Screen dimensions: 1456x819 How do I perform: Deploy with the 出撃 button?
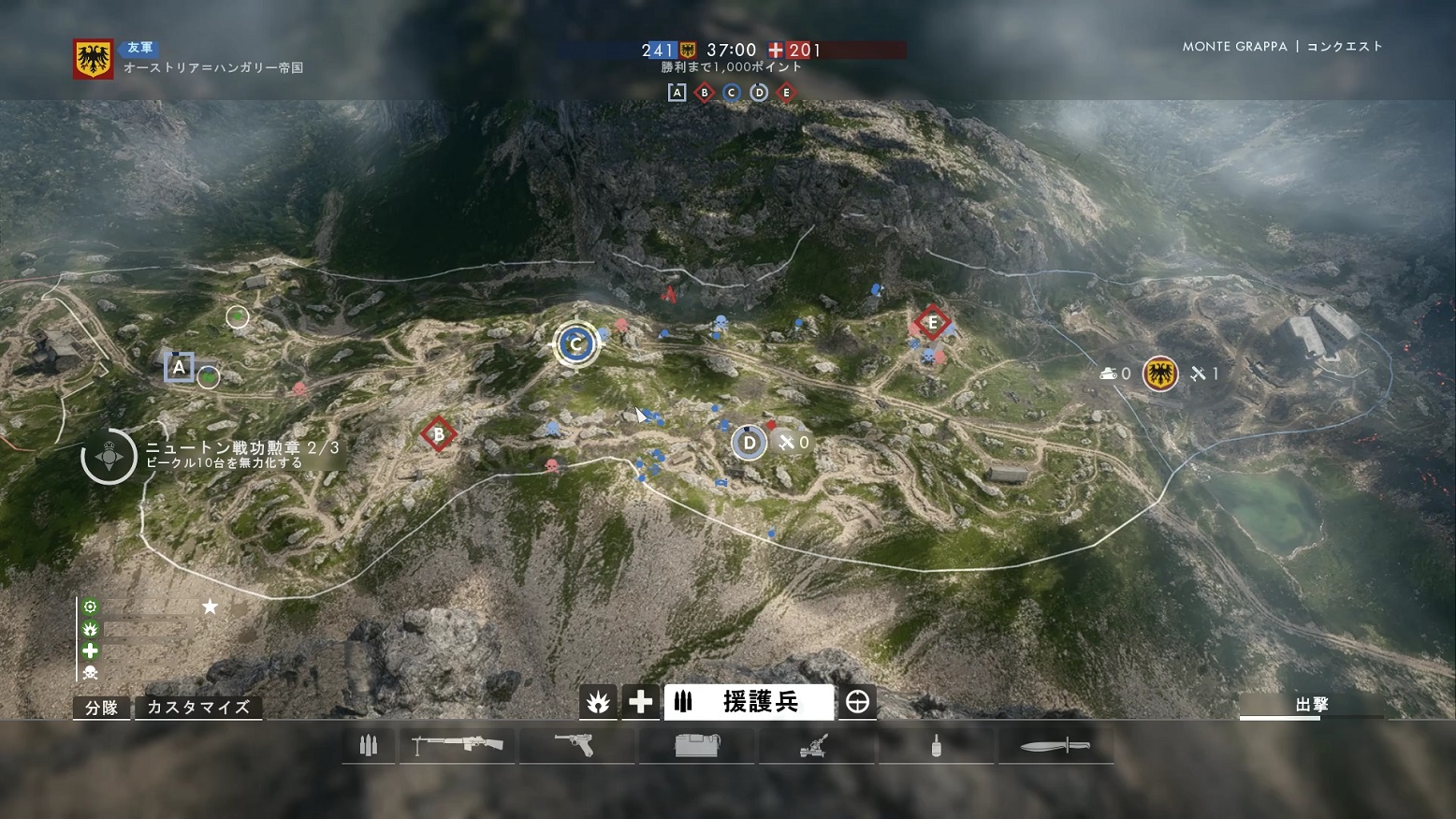click(1311, 705)
